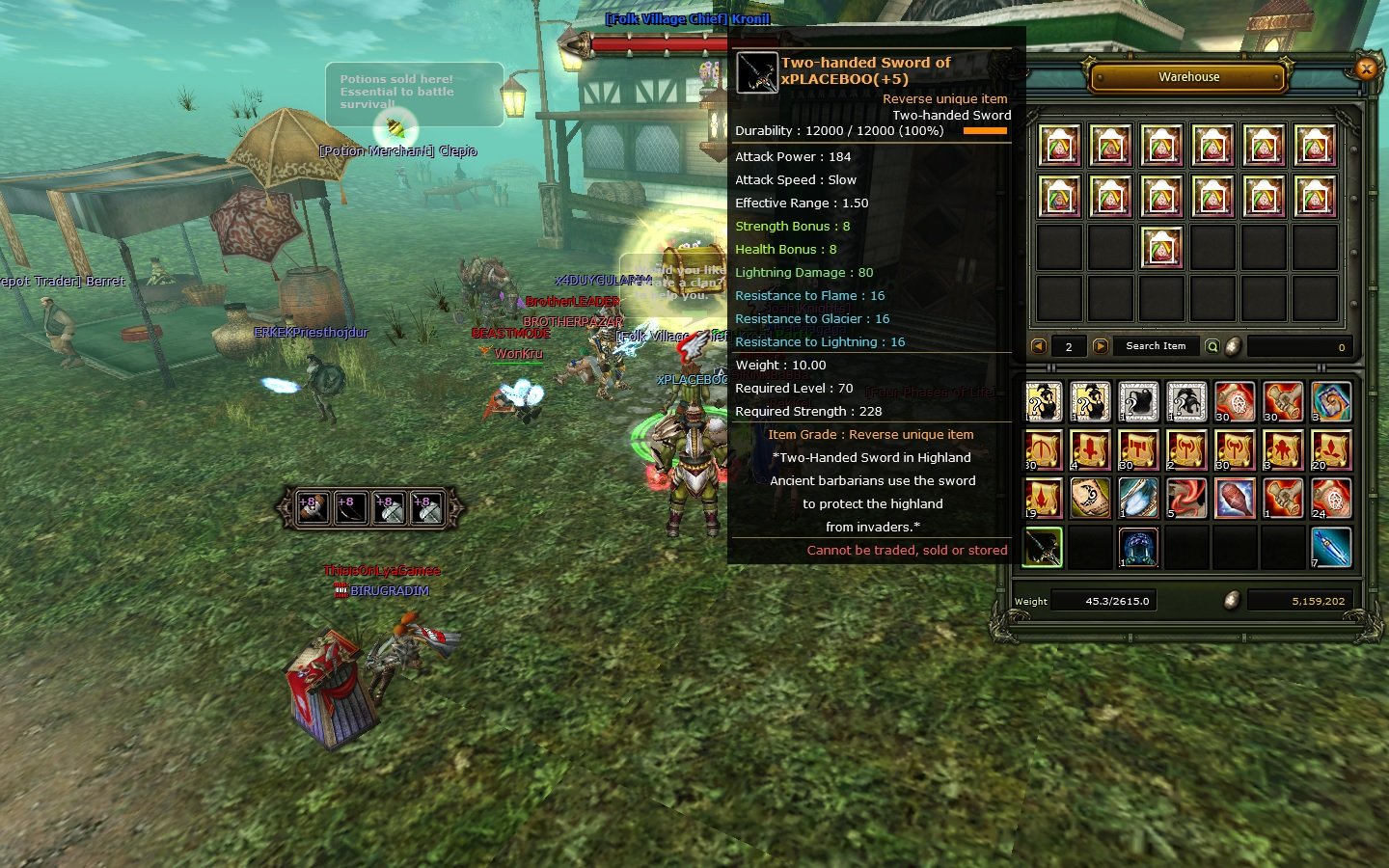Click the gold bead icon near page navigation
Screen dimensions: 1389x868
click(x=1232, y=346)
